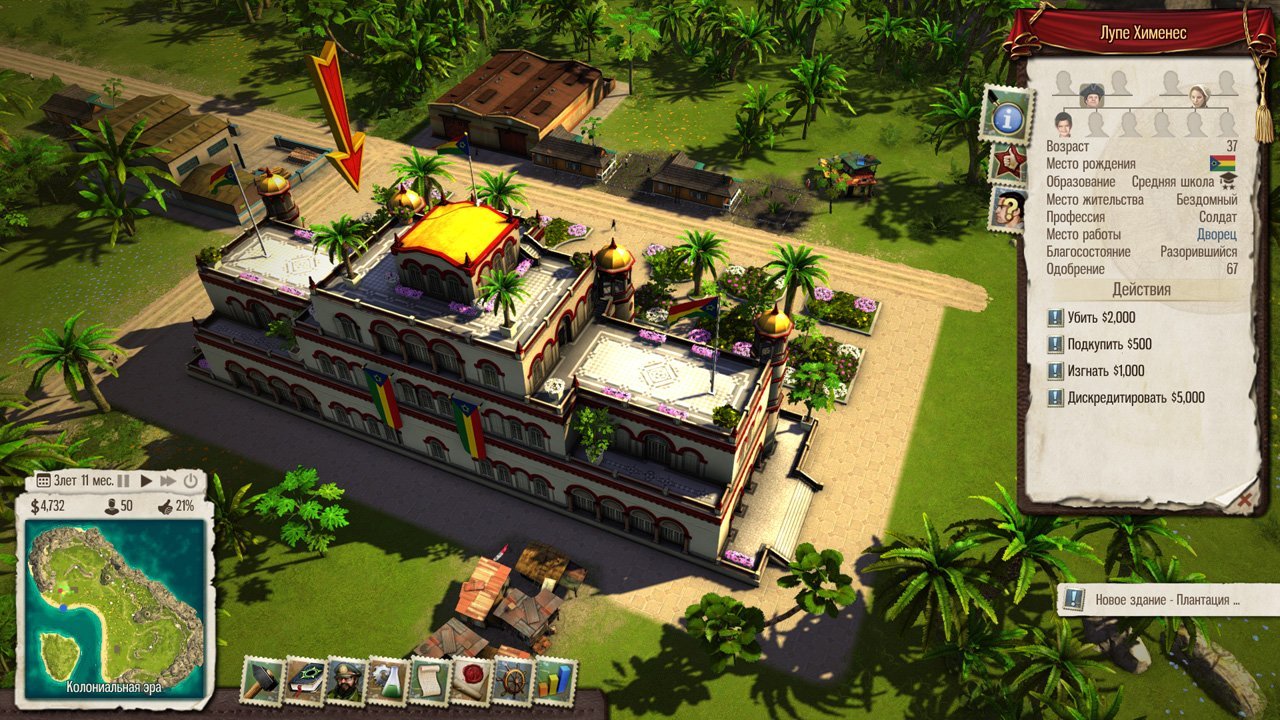Viewport: 1280px width, 720px height.
Task: Open the hammer construction menu
Action: (x=262, y=681)
